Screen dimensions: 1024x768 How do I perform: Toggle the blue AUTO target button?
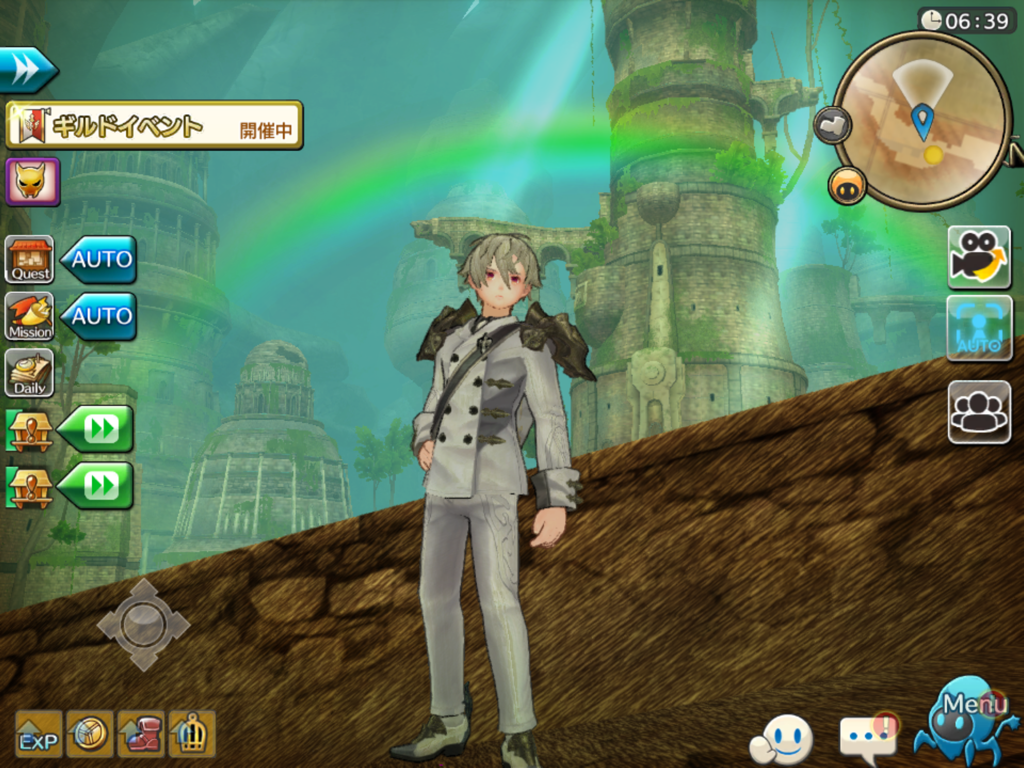pos(979,328)
